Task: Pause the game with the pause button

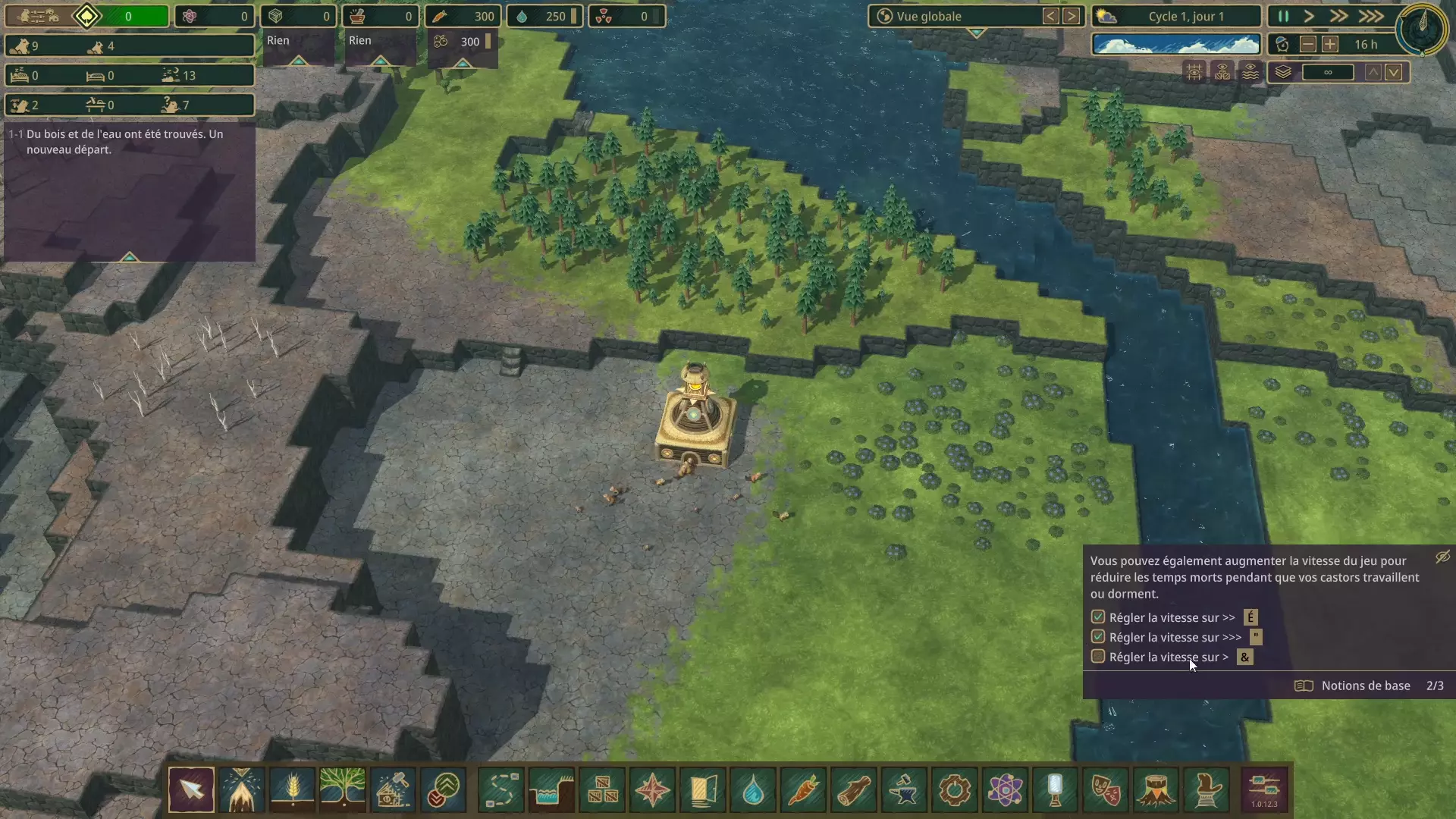Action: pyautogui.click(x=1283, y=17)
